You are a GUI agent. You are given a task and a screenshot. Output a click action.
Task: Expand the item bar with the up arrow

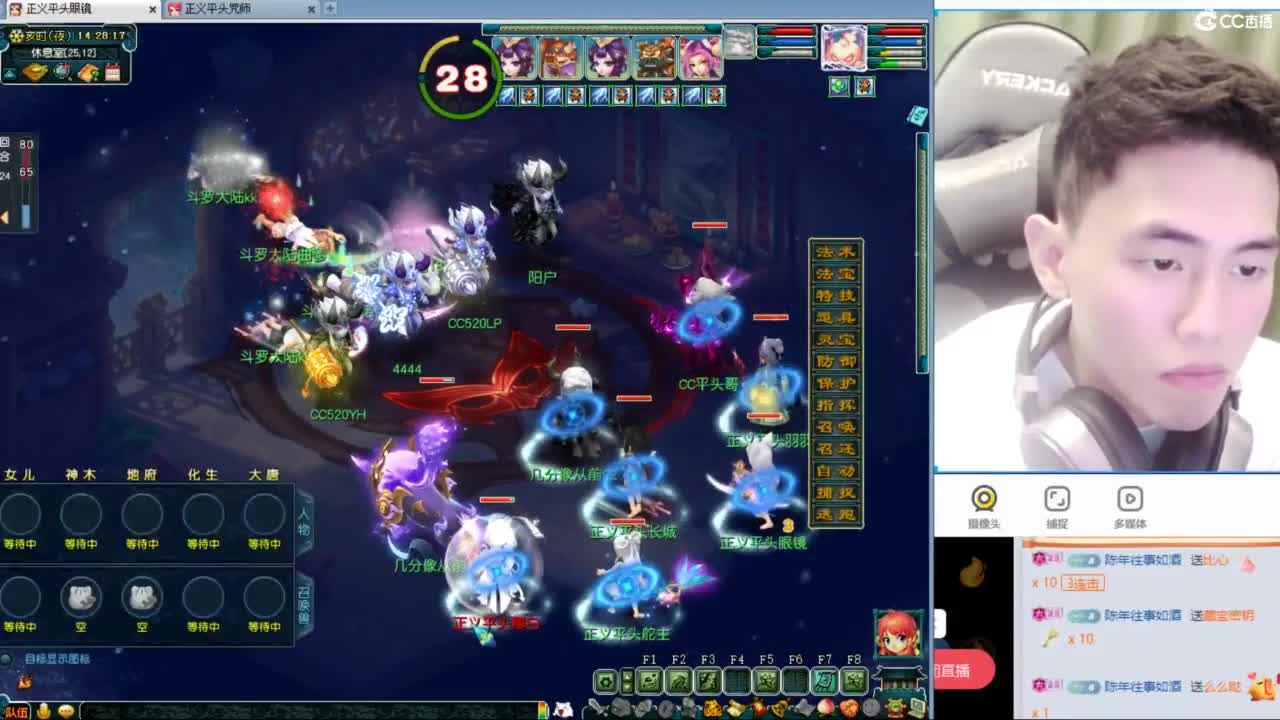tap(628, 676)
